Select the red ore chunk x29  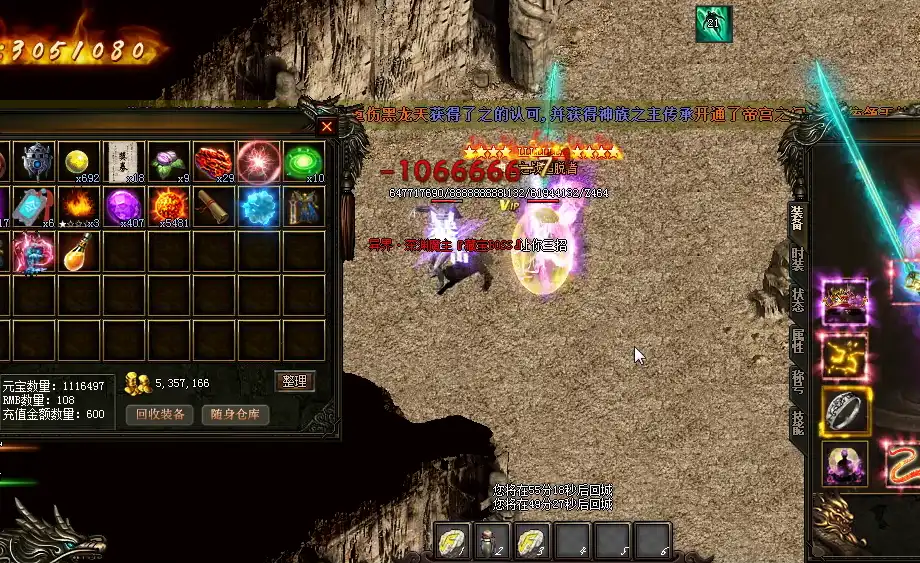[x=214, y=162]
